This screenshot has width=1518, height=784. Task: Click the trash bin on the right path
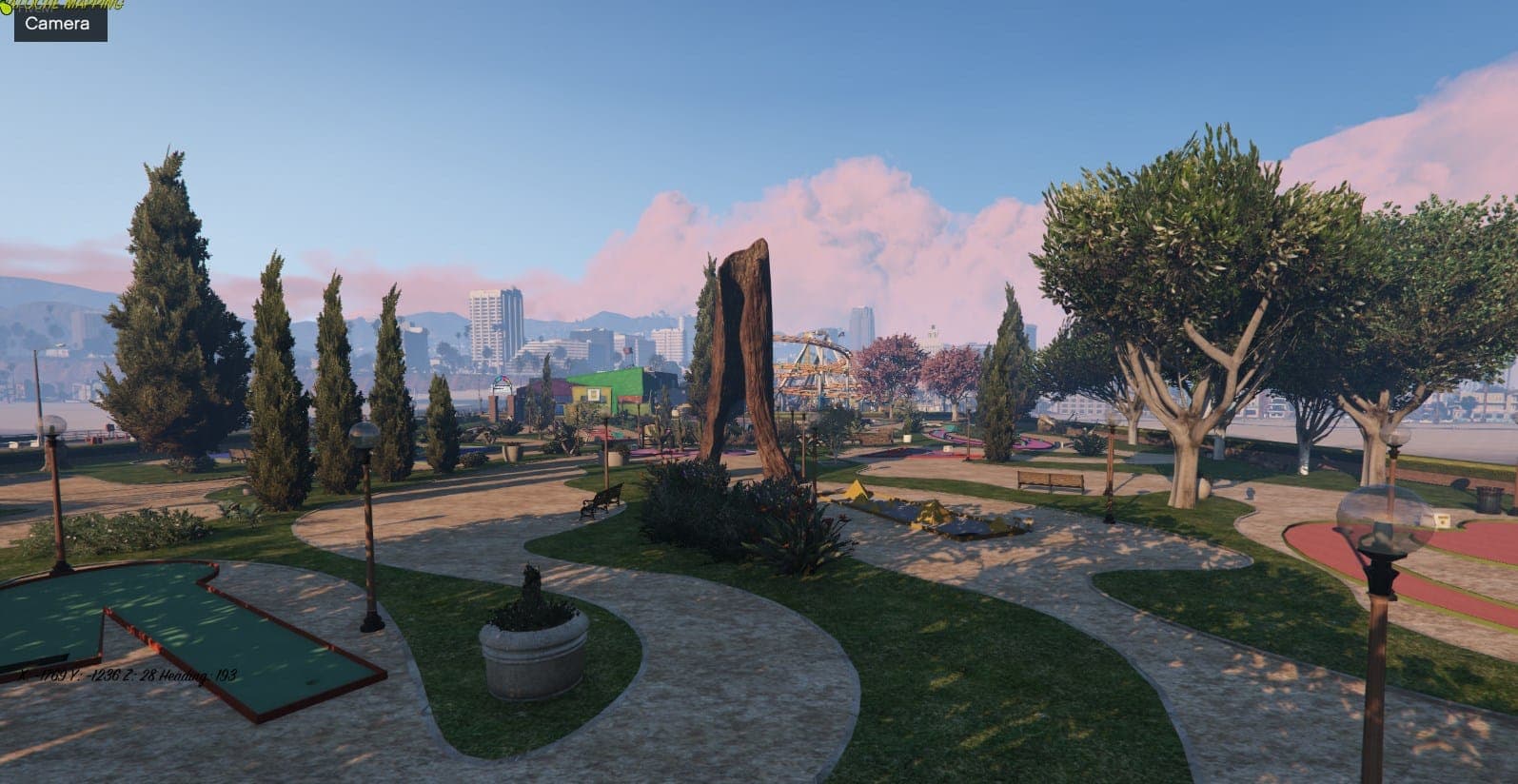click(1489, 499)
